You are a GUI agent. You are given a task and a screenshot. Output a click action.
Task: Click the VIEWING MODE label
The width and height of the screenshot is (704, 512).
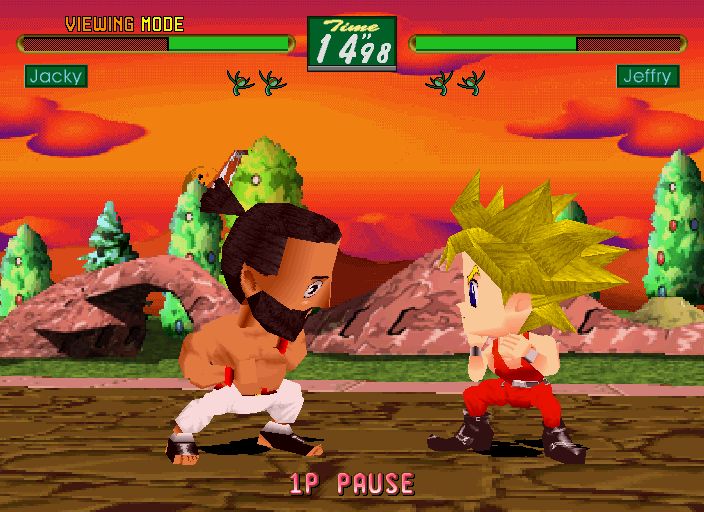[x=124, y=24]
